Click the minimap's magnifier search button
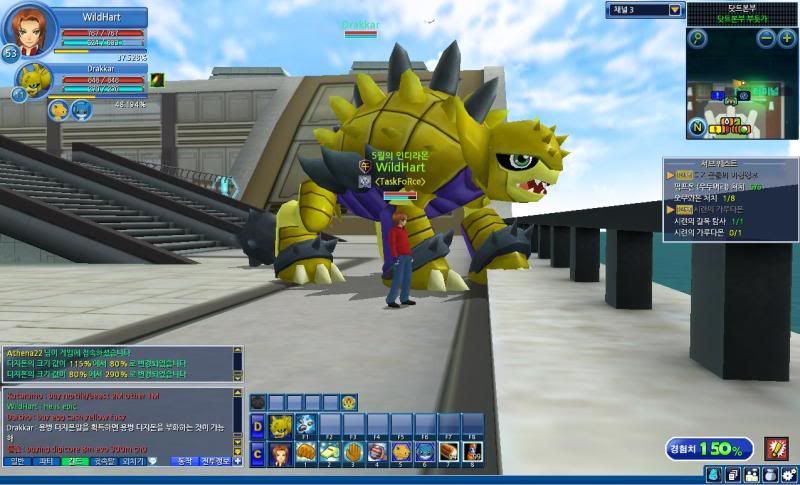 698,39
